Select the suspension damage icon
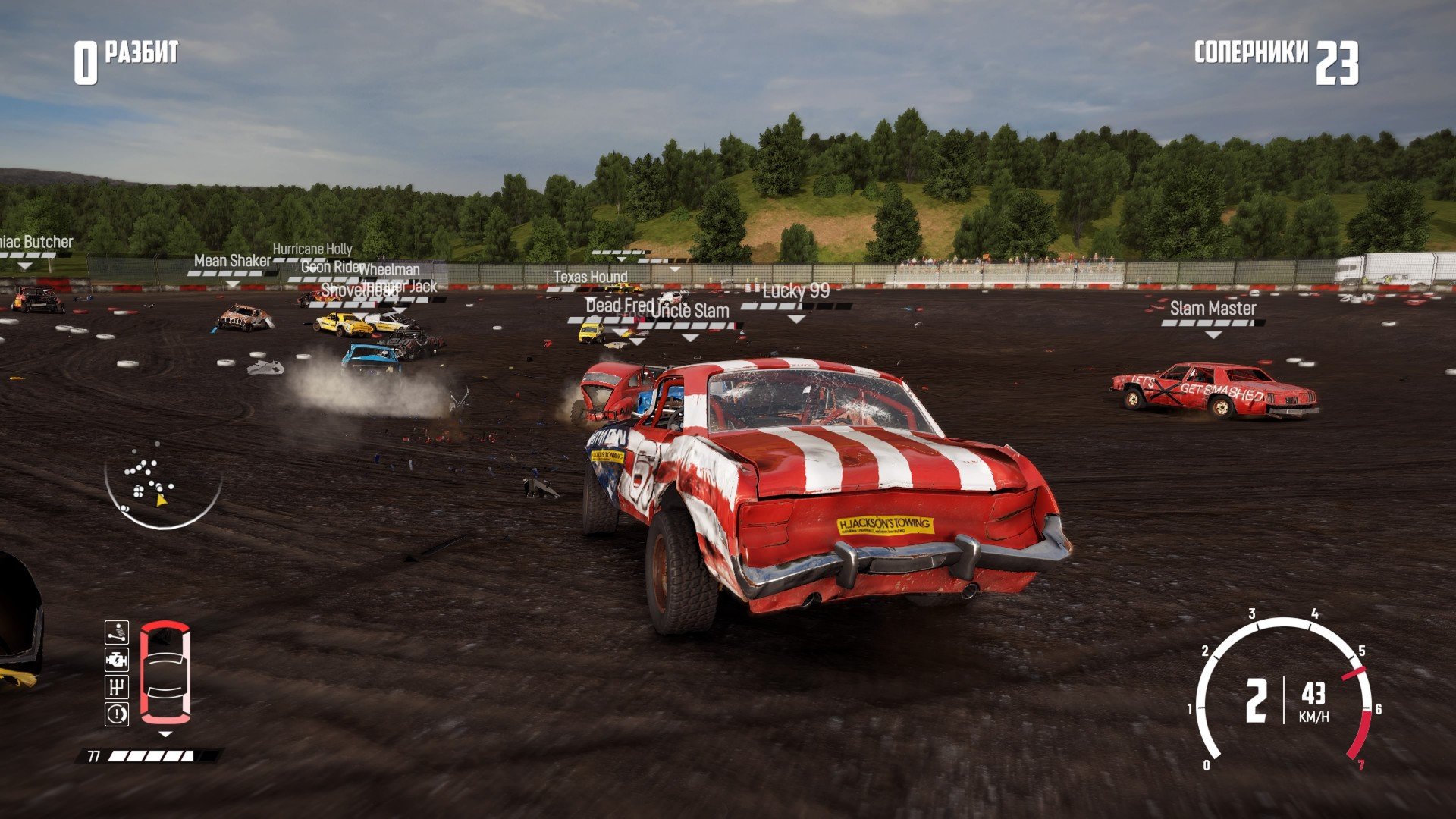This screenshot has height=819, width=1456. (117, 632)
